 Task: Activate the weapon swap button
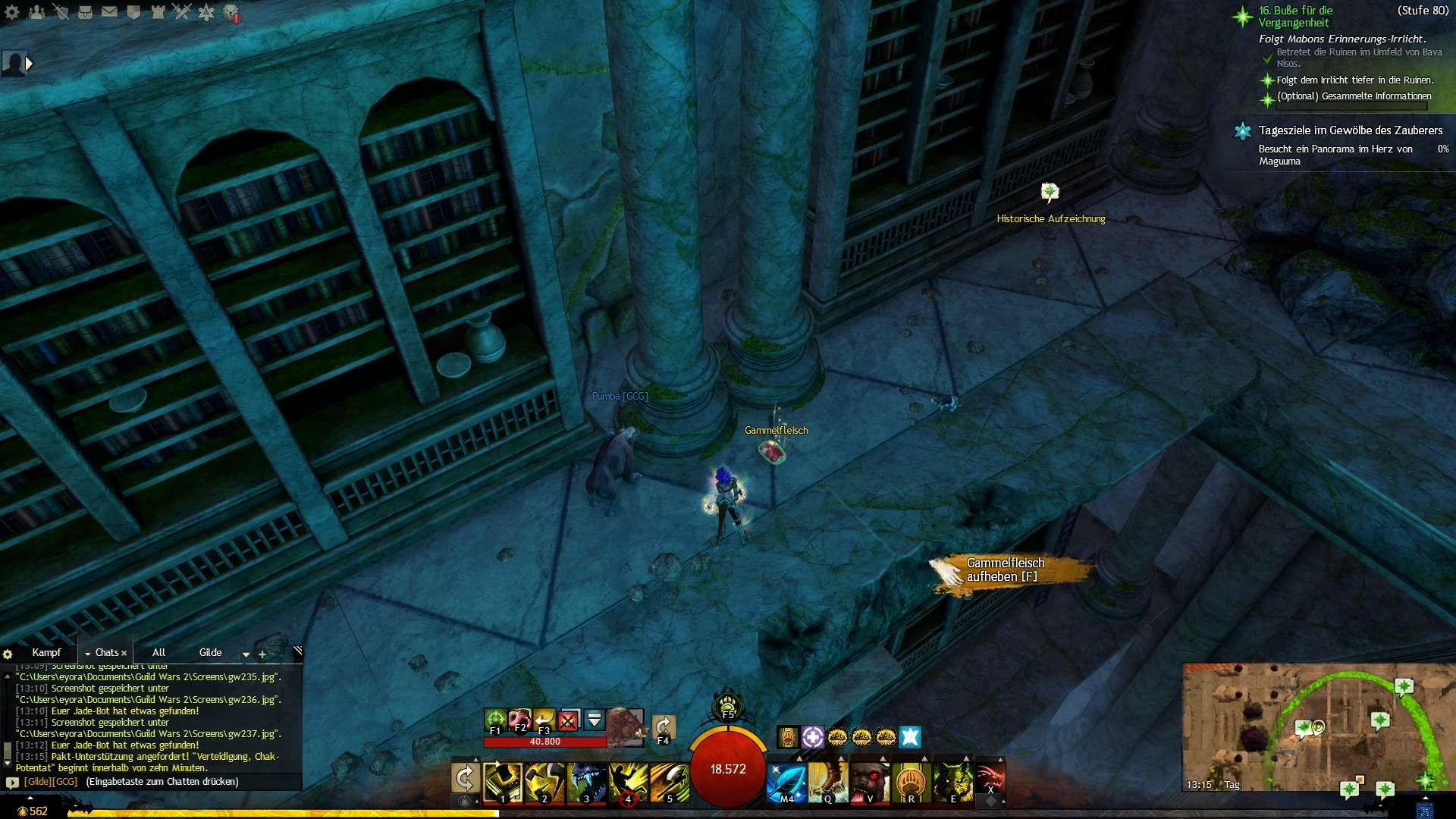[465, 778]
